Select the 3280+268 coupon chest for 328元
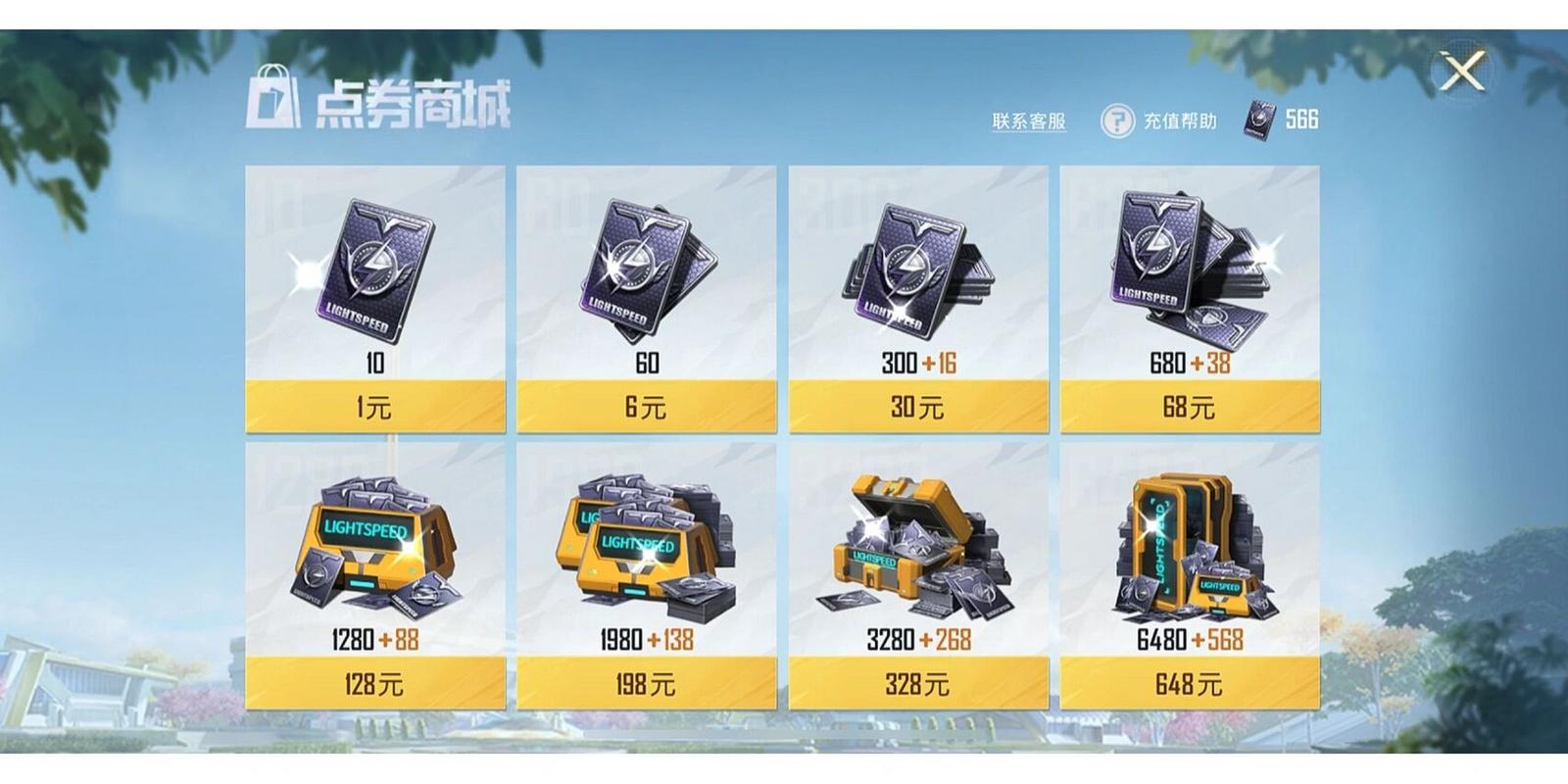 [x=918, y=683]
